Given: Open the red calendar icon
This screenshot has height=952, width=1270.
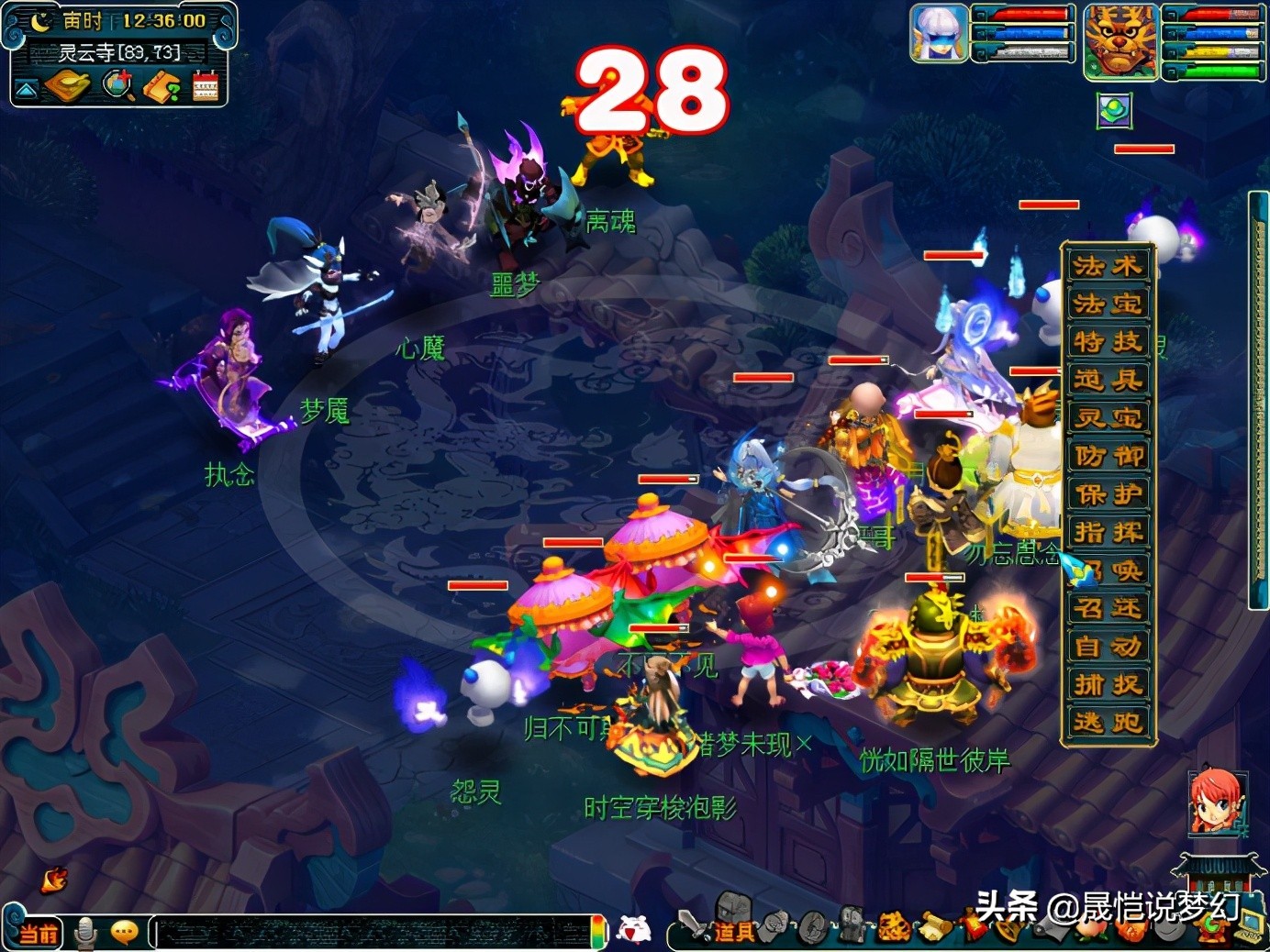Looking at the screenshot, I should [206, 86].
